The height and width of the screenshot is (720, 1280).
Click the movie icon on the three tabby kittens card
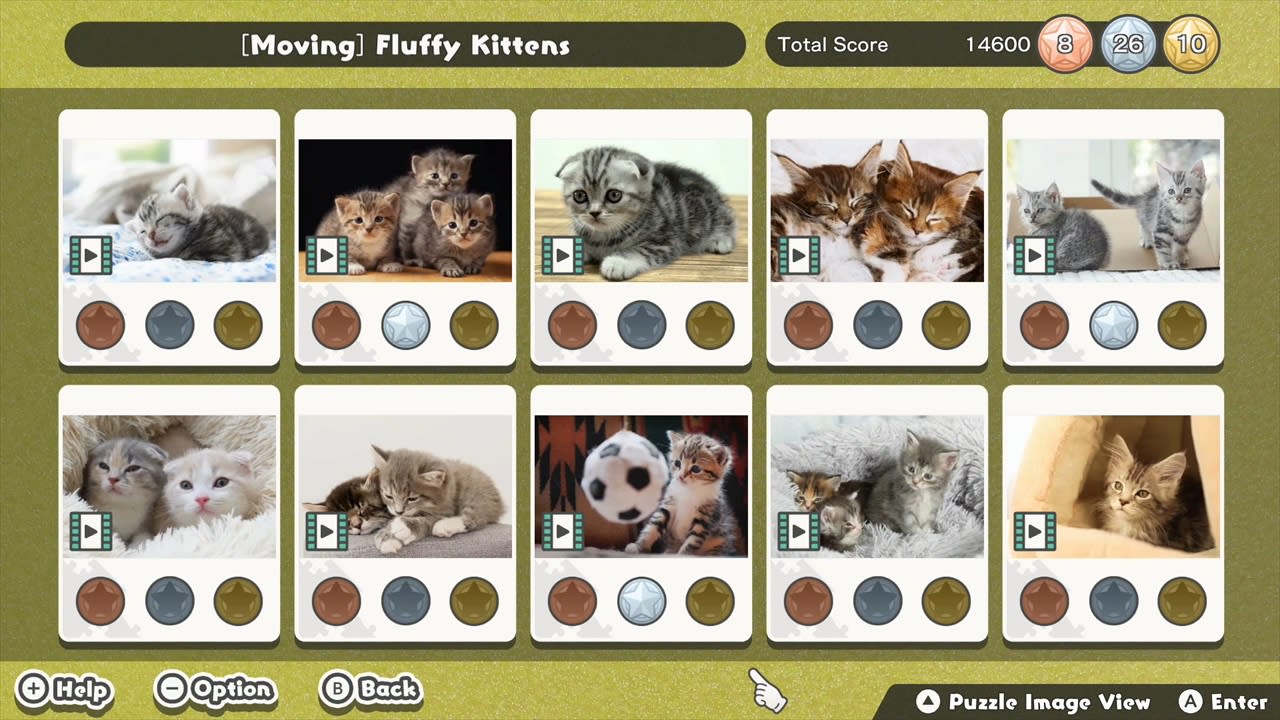pyautogui.click(x=327, y=255)
